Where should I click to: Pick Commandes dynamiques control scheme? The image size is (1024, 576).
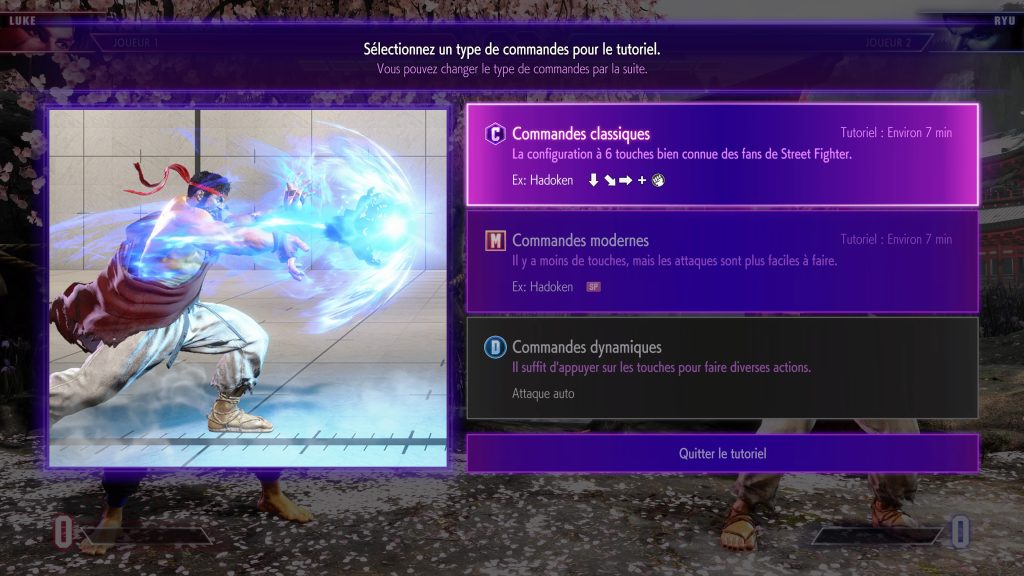[722, 367]
